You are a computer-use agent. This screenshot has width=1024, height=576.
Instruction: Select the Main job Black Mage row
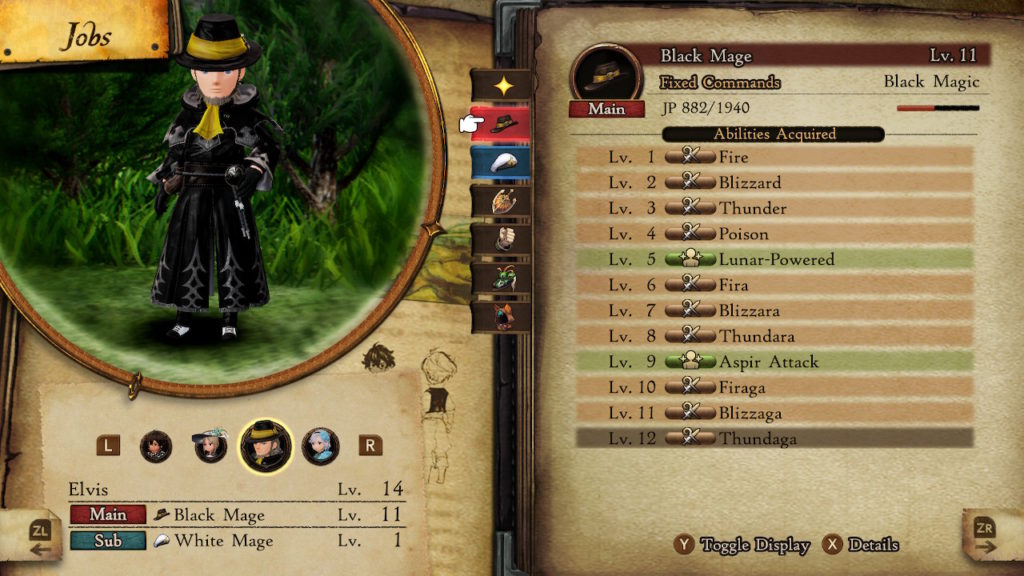(236, 515)
